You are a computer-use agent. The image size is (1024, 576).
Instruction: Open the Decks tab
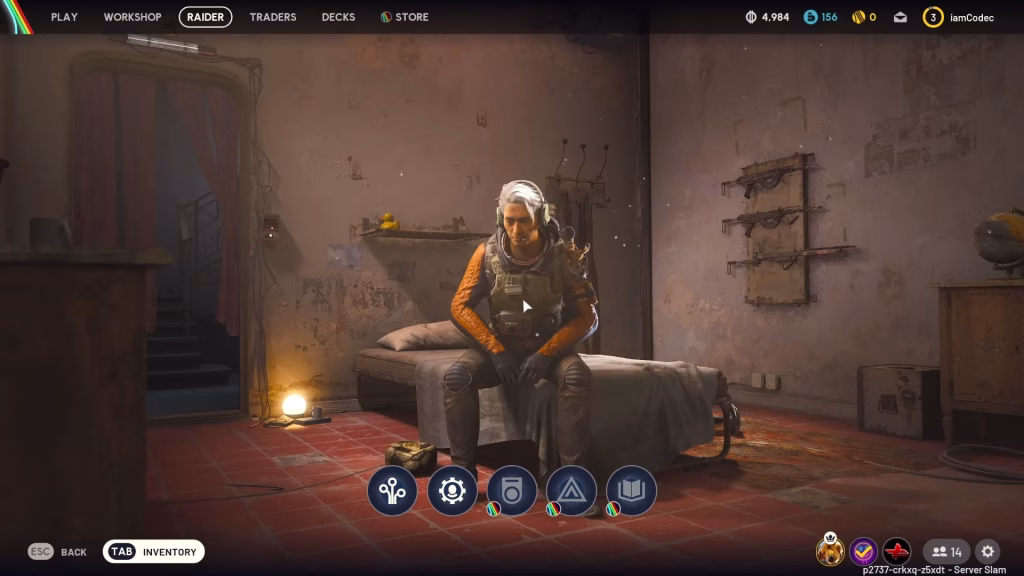tap(338, 17)
